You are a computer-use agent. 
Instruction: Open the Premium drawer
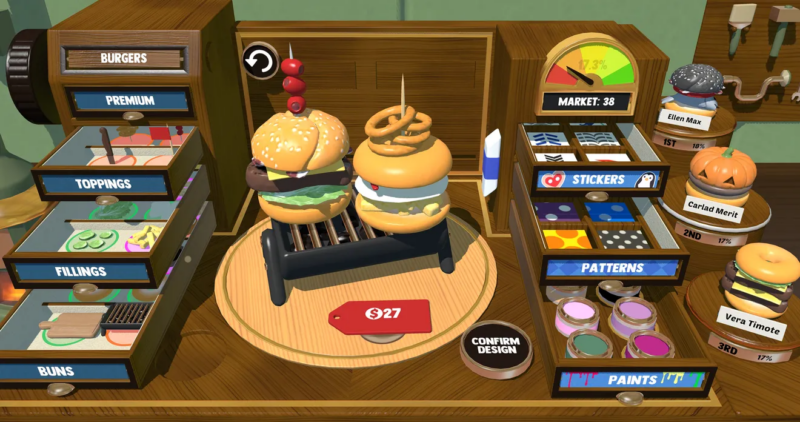(x=129, y=101)
